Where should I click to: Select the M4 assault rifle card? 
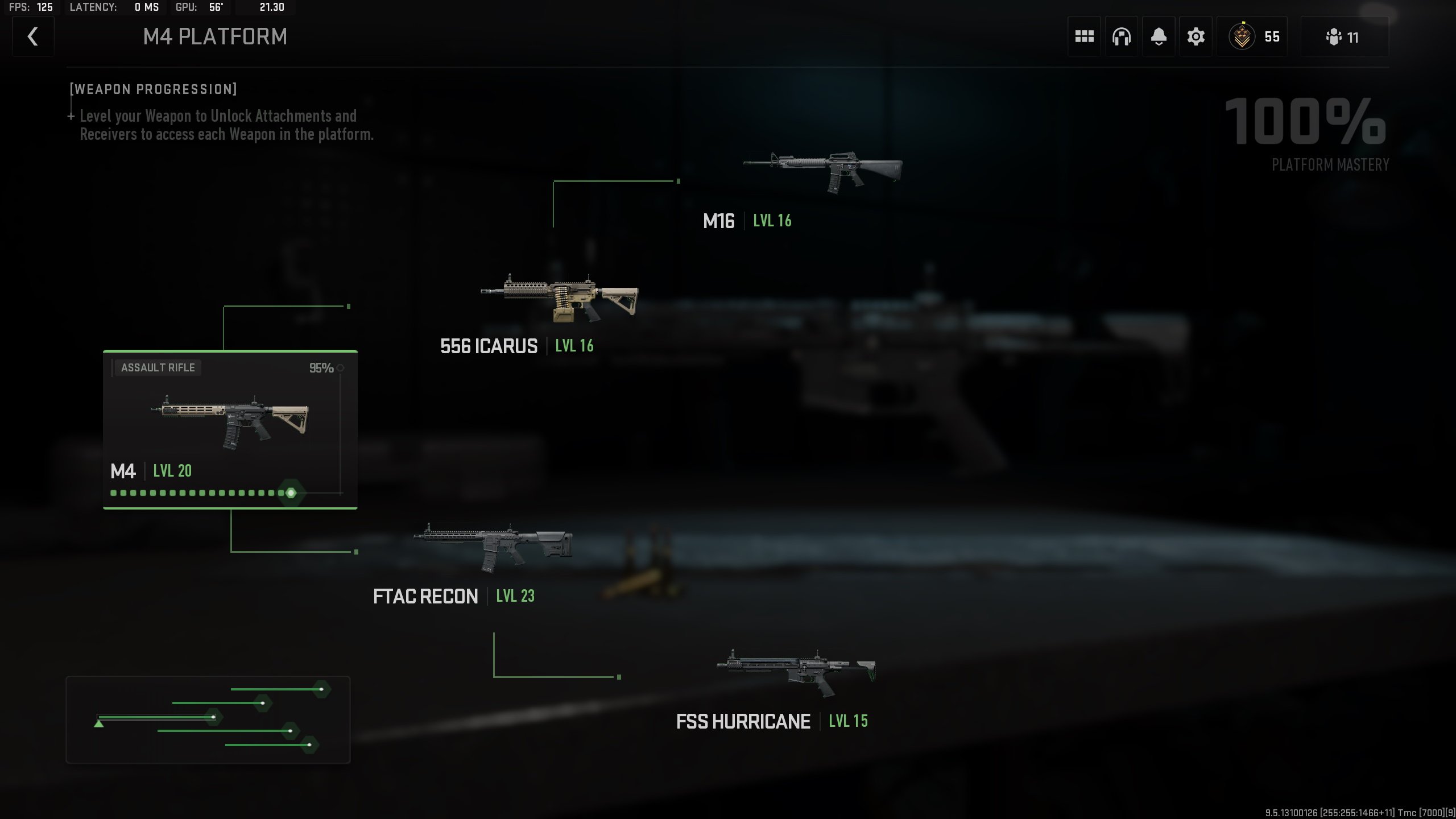(x=230, y=429)
